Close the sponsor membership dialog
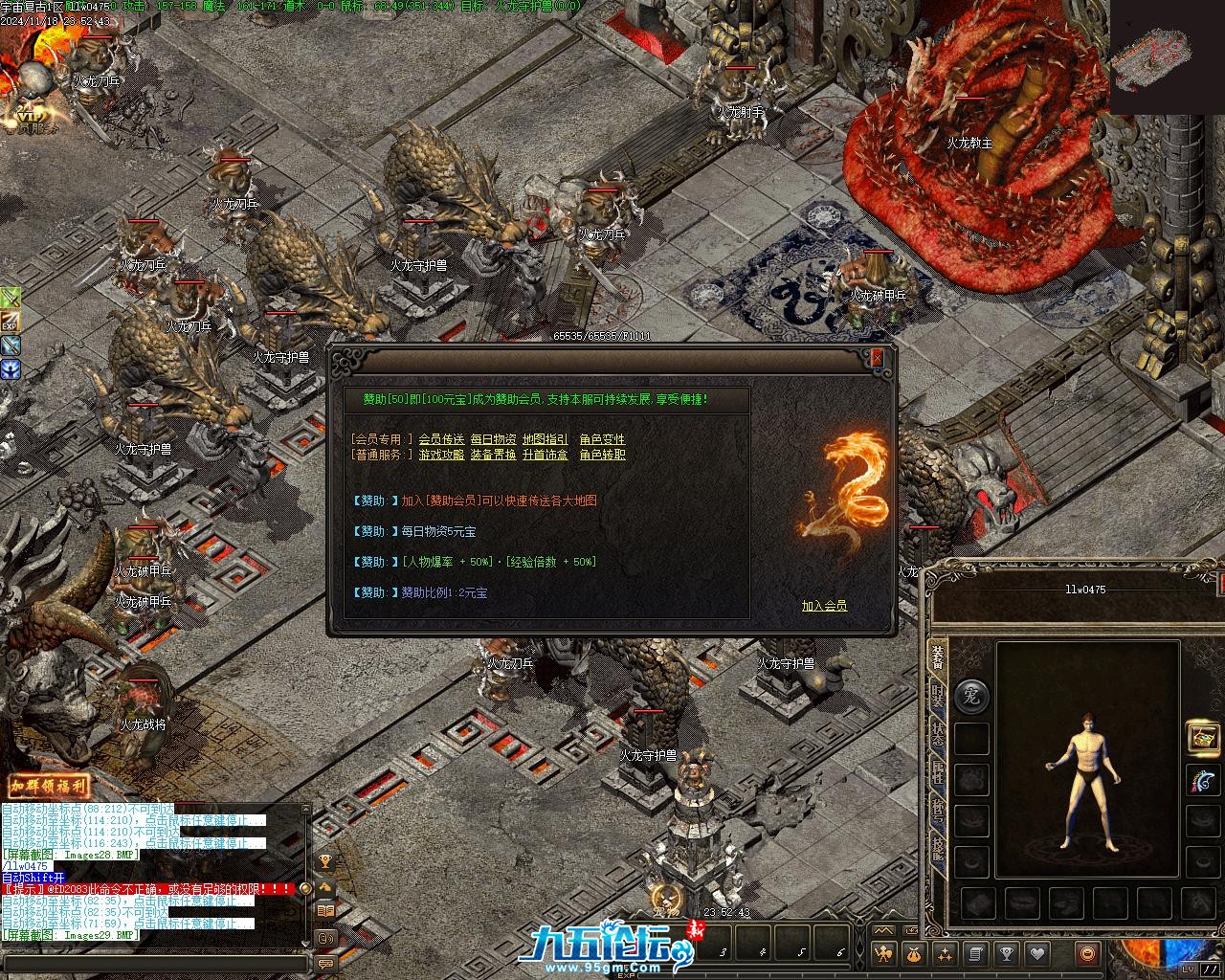 point(877,359)
